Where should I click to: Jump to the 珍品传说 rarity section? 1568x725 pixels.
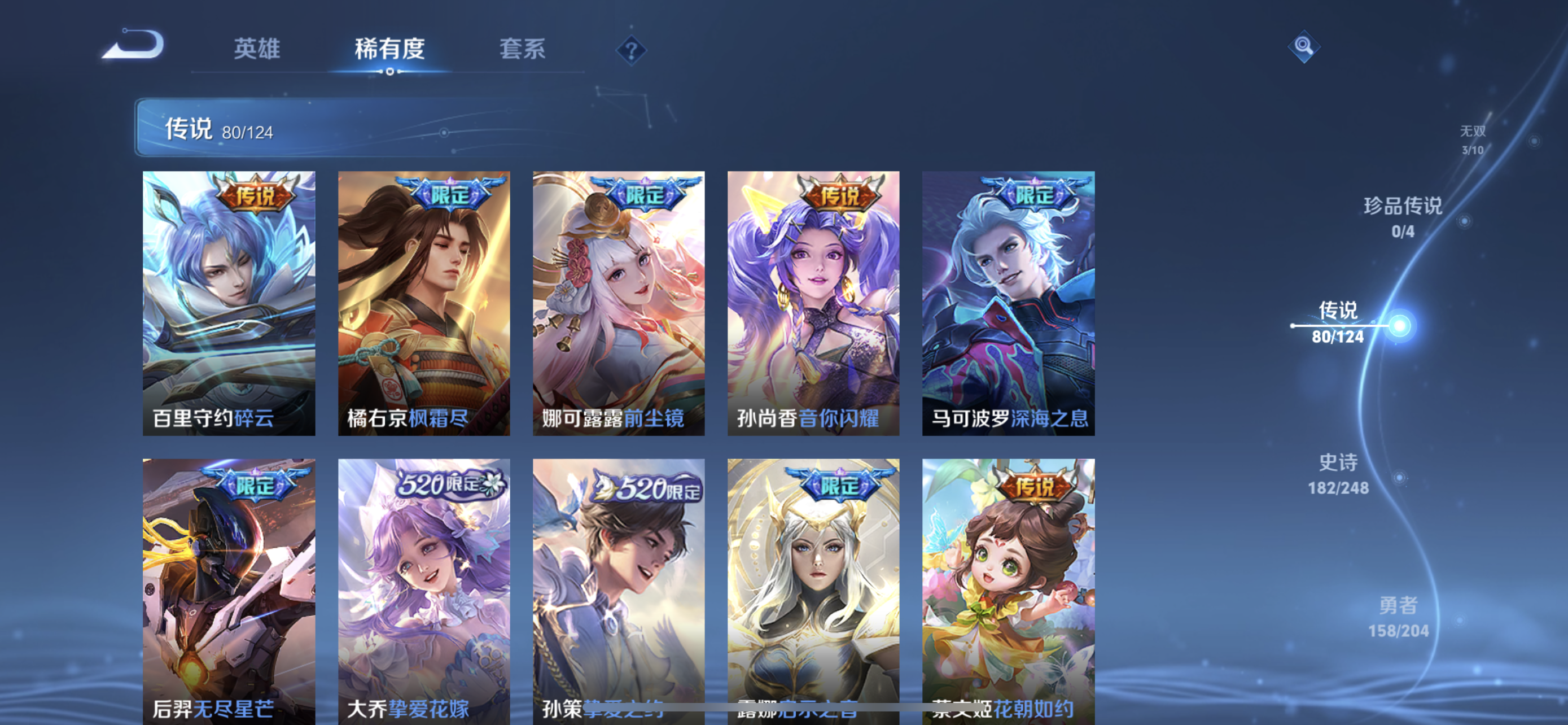click(1403, 216)
